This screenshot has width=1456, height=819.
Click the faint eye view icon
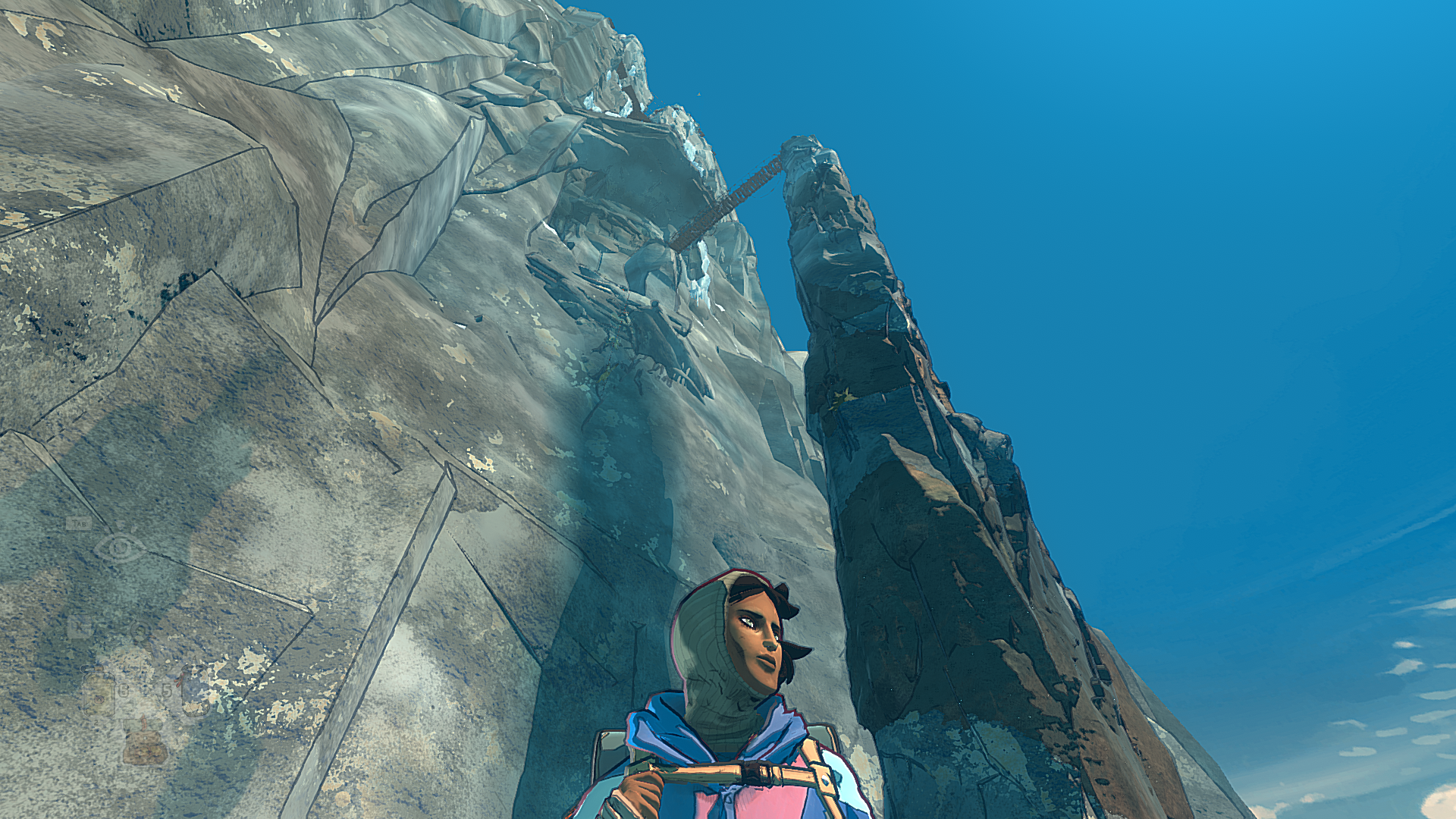pyautogui.click(x=120, y=547)
